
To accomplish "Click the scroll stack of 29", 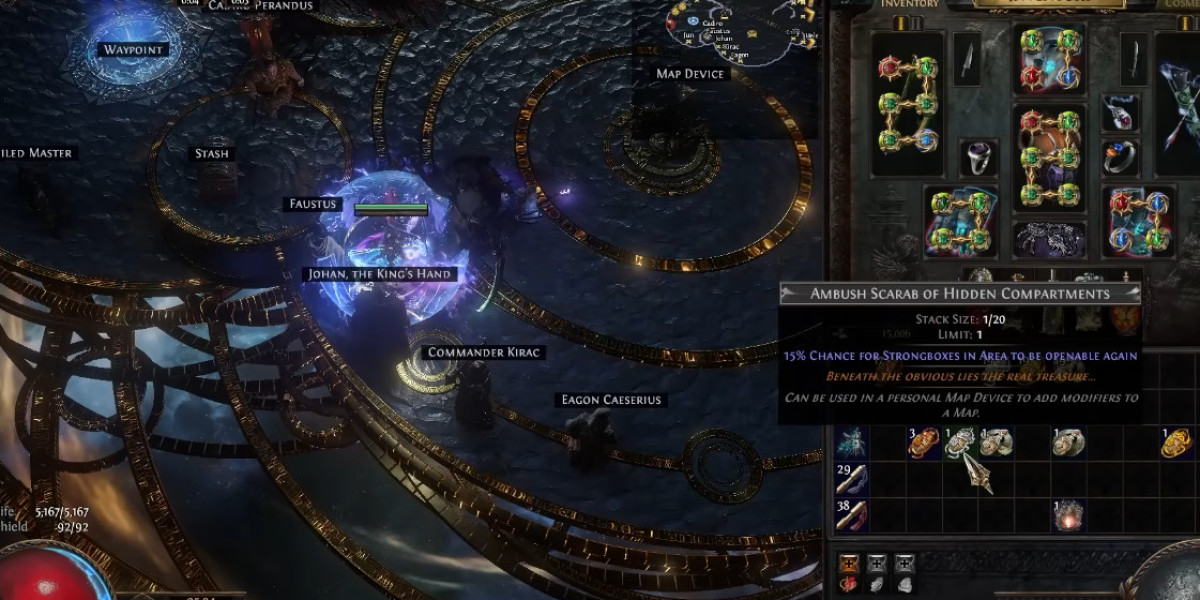I will [x=852, y=479].
